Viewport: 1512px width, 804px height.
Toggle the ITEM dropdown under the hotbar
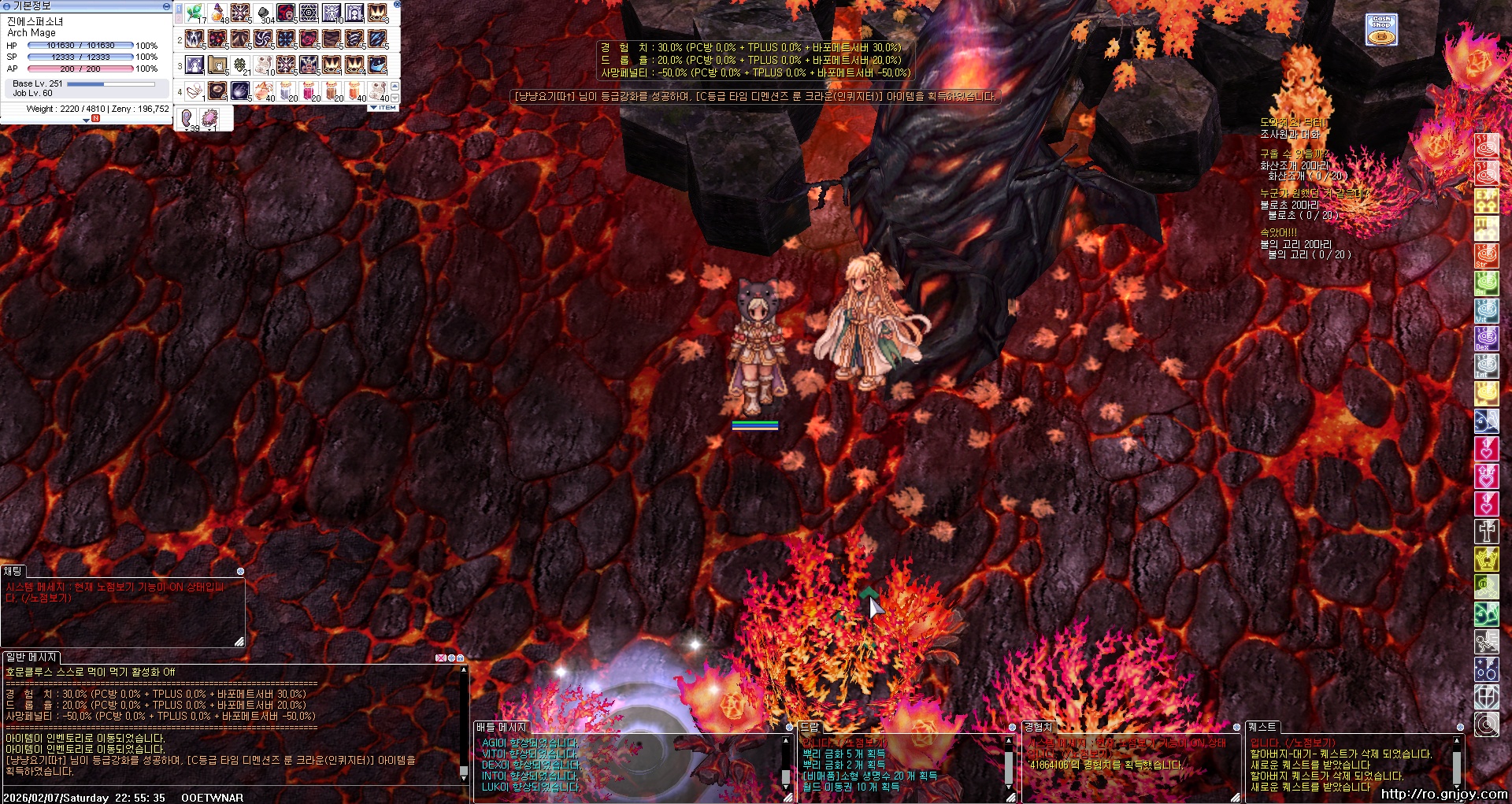[383, 107]
